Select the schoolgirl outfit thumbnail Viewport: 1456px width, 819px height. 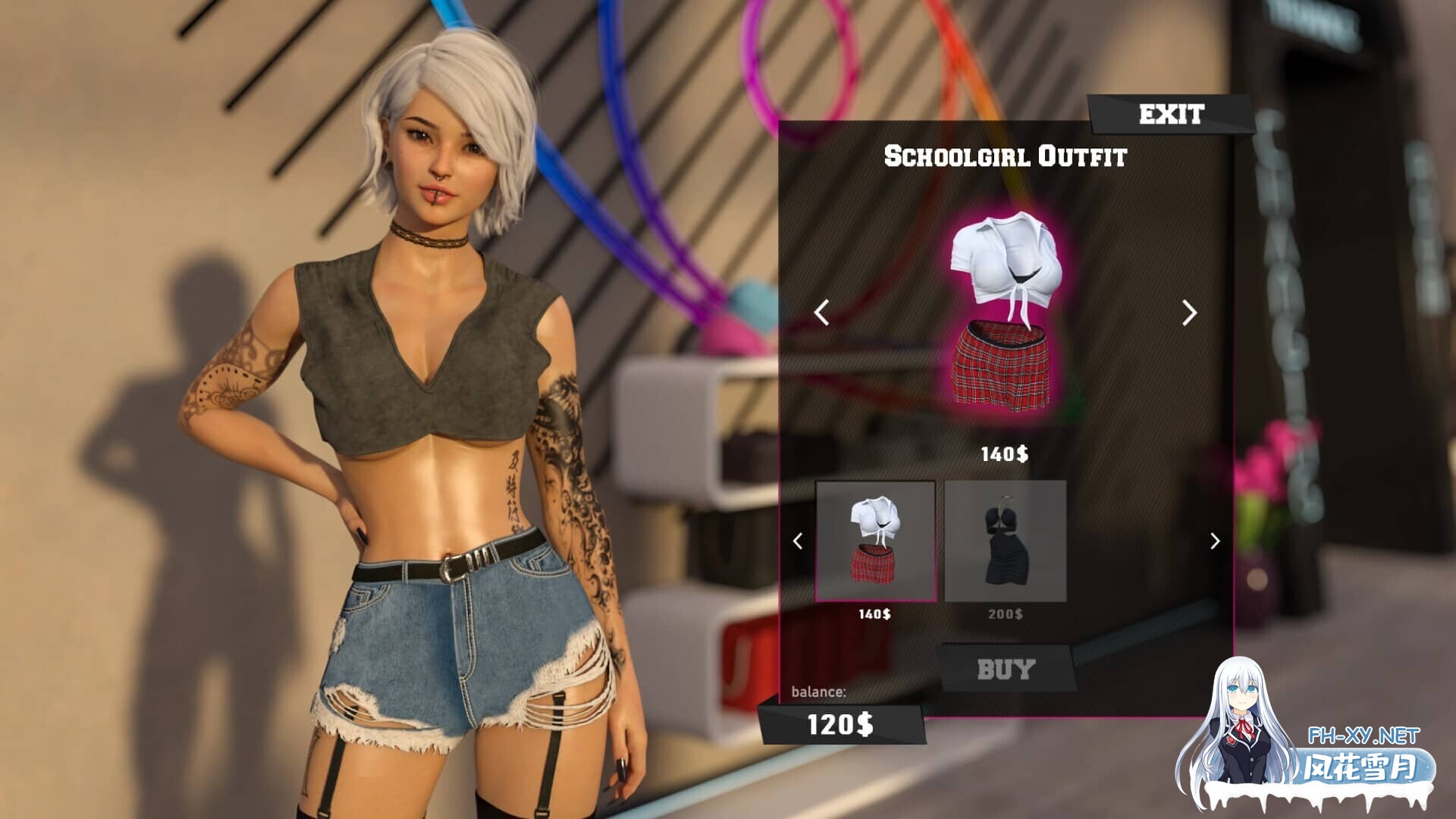(x=876, y=541)
